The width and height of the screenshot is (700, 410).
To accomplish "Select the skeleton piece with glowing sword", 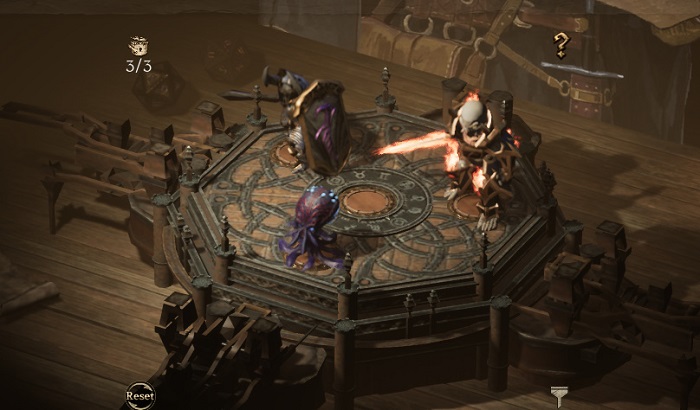I will coord(478,152).
